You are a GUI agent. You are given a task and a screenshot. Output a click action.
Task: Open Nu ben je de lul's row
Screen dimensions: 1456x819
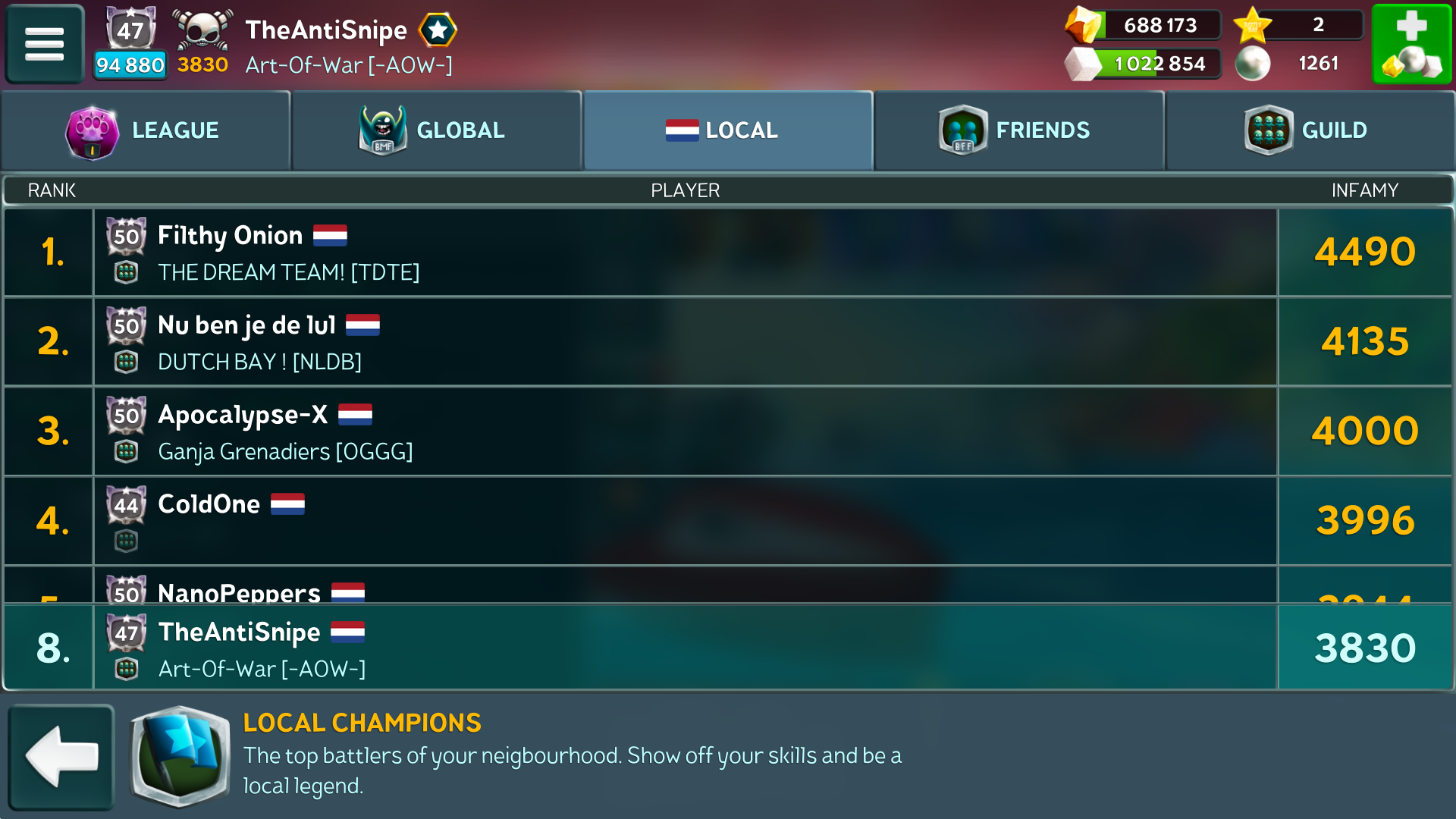pyautogui.click(x=682, y=341)
